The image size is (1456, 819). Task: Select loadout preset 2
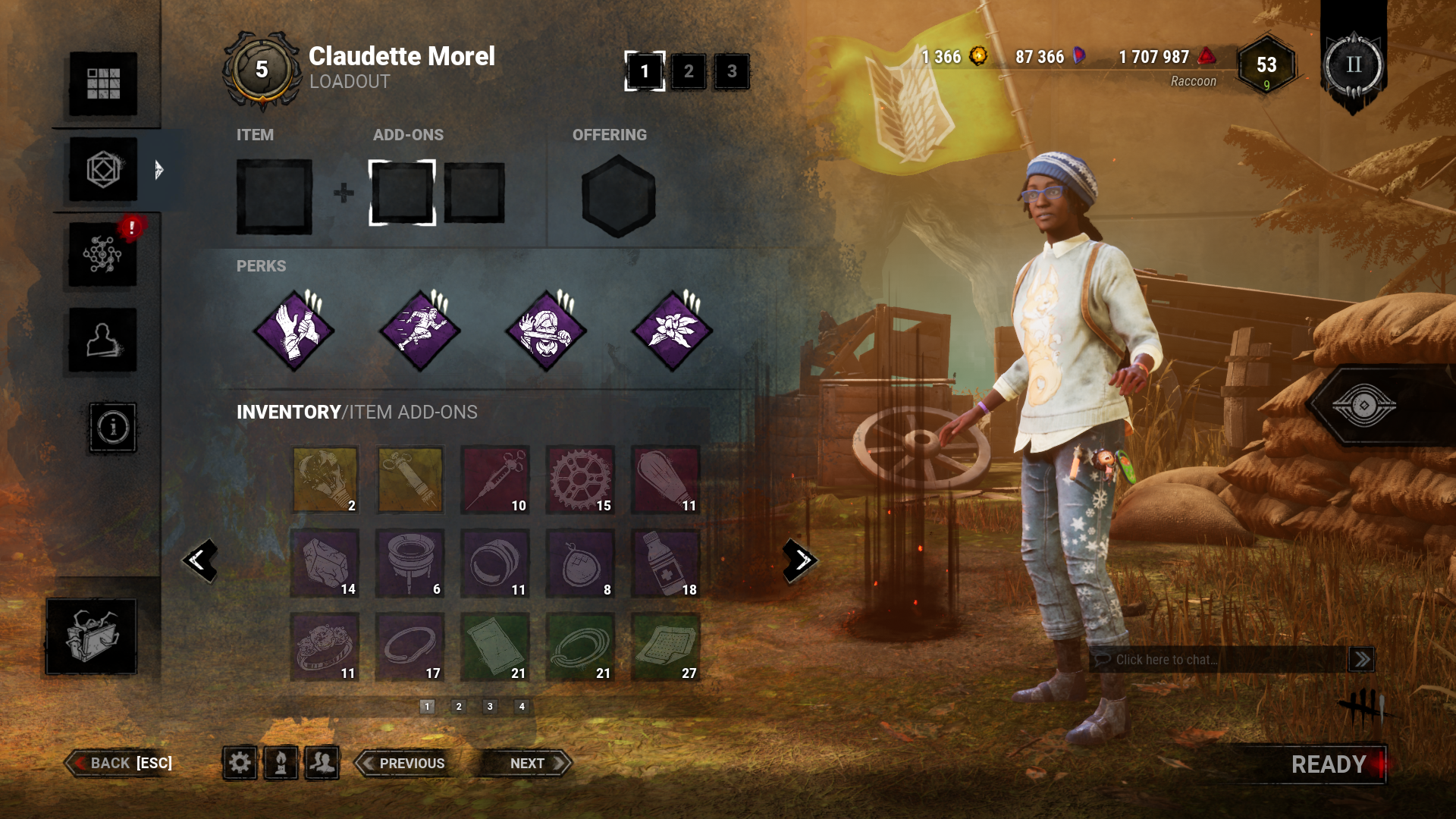(689, 71)
